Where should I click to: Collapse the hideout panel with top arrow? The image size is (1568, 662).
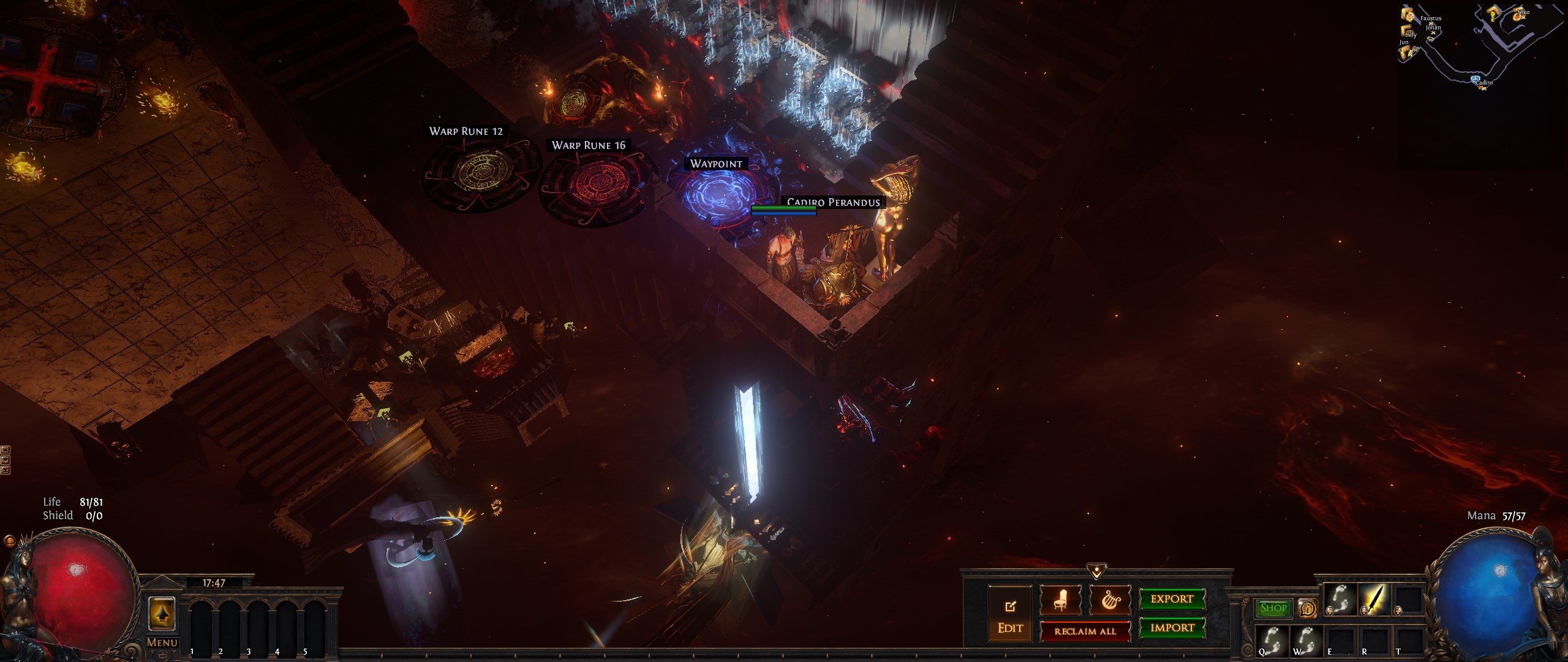click(1096, 571)
